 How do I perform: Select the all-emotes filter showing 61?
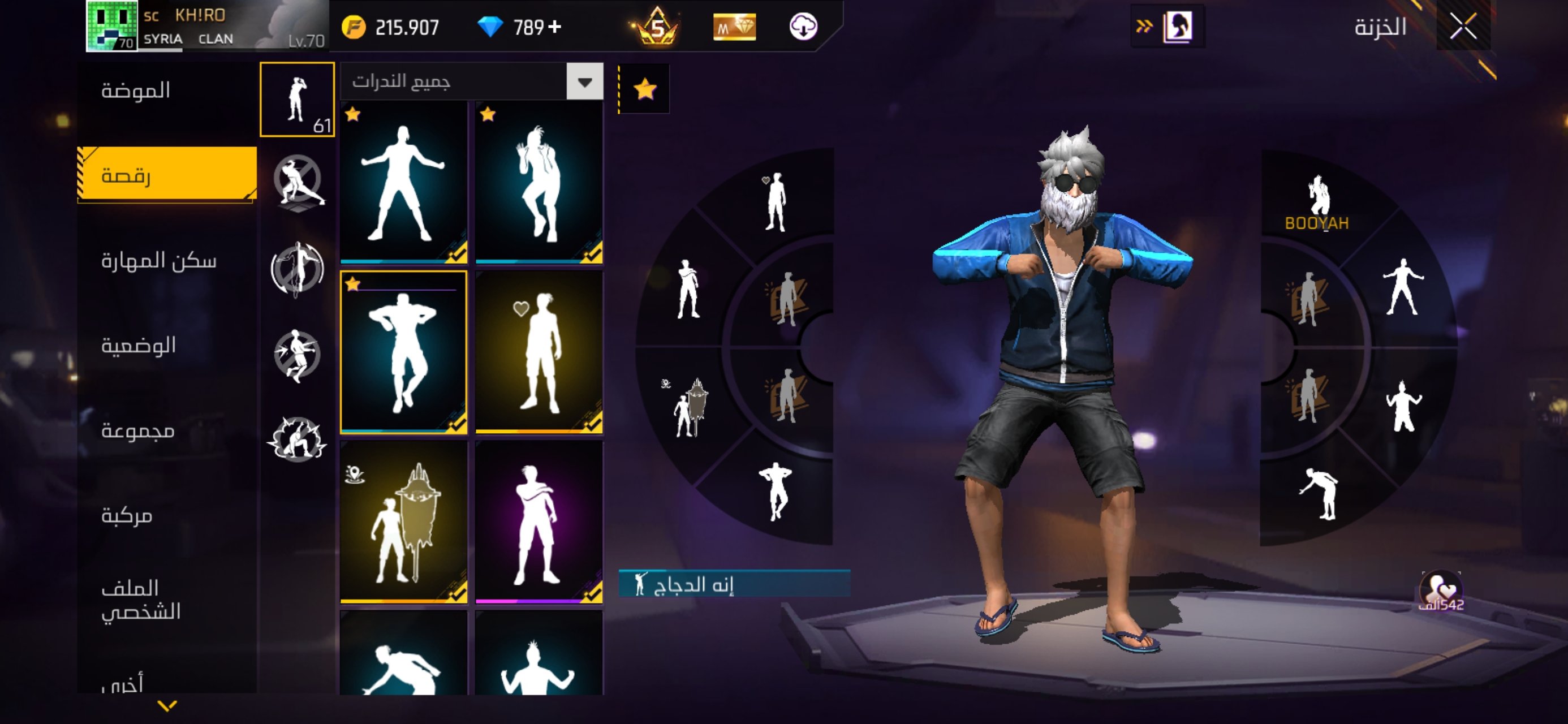click(297, 99)
